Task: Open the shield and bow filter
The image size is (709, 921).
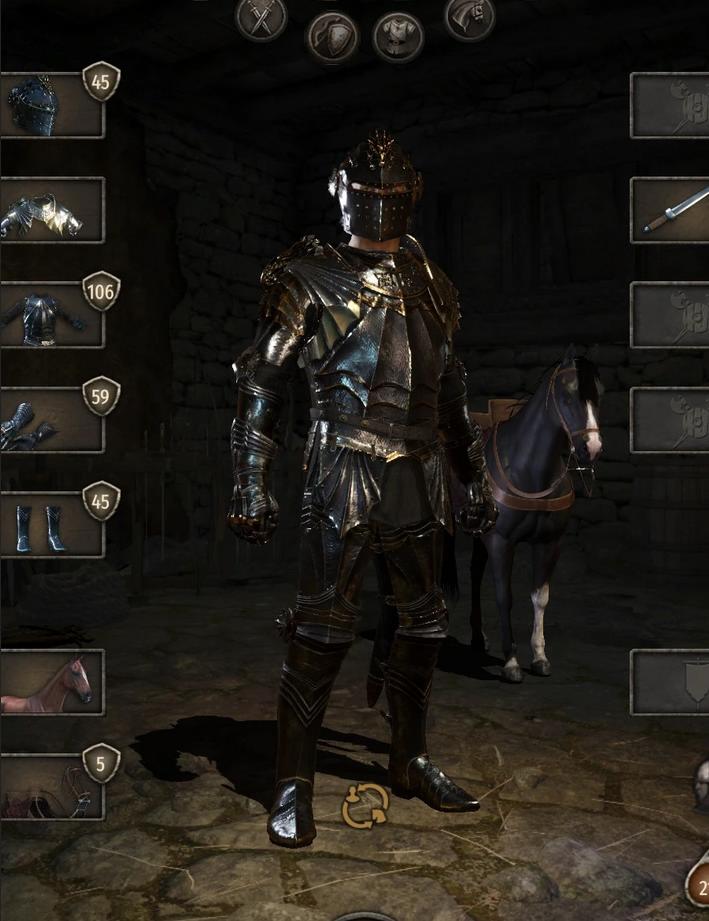Action: coord(331,38)
